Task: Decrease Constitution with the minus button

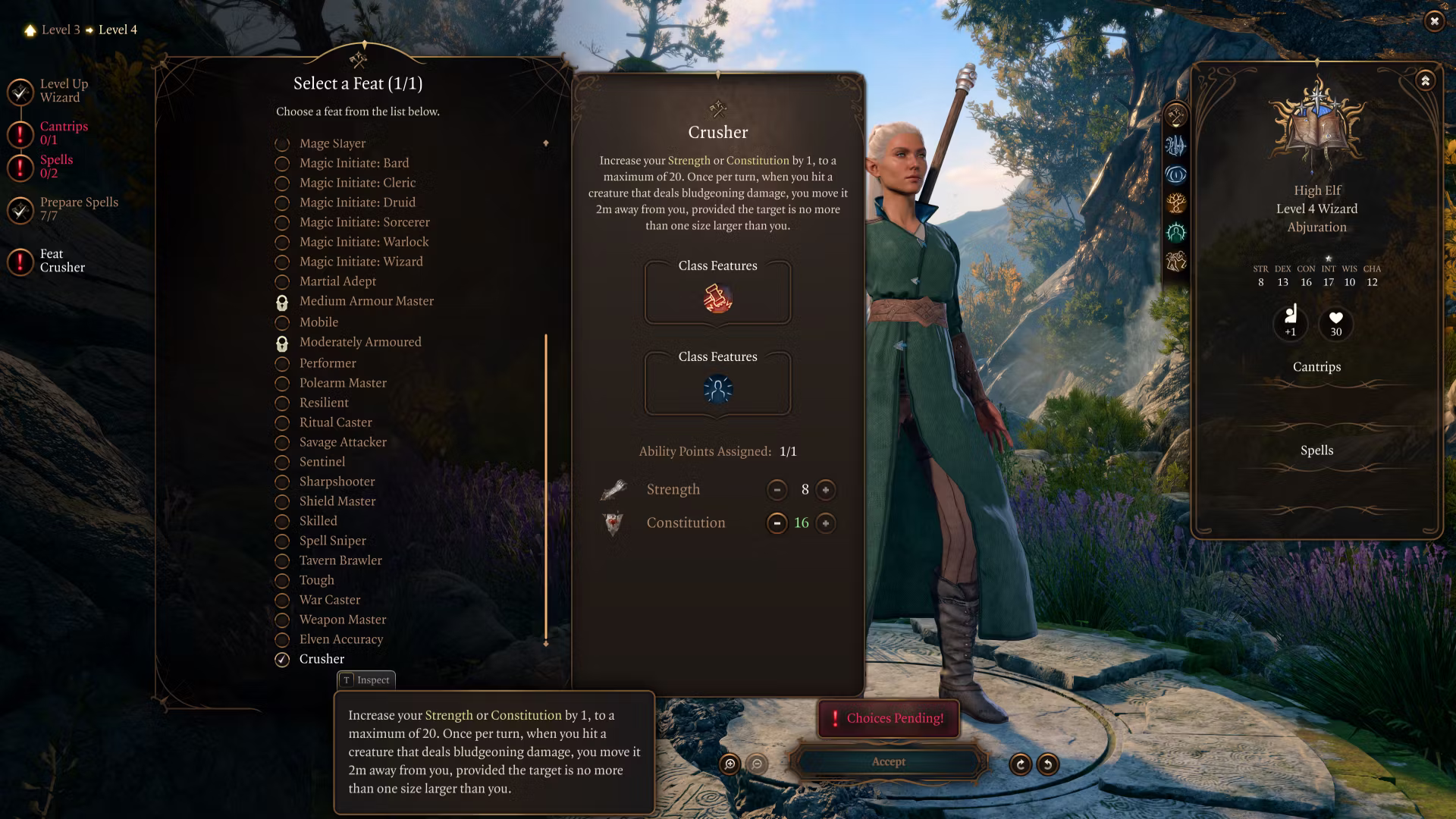Action: 777,523
